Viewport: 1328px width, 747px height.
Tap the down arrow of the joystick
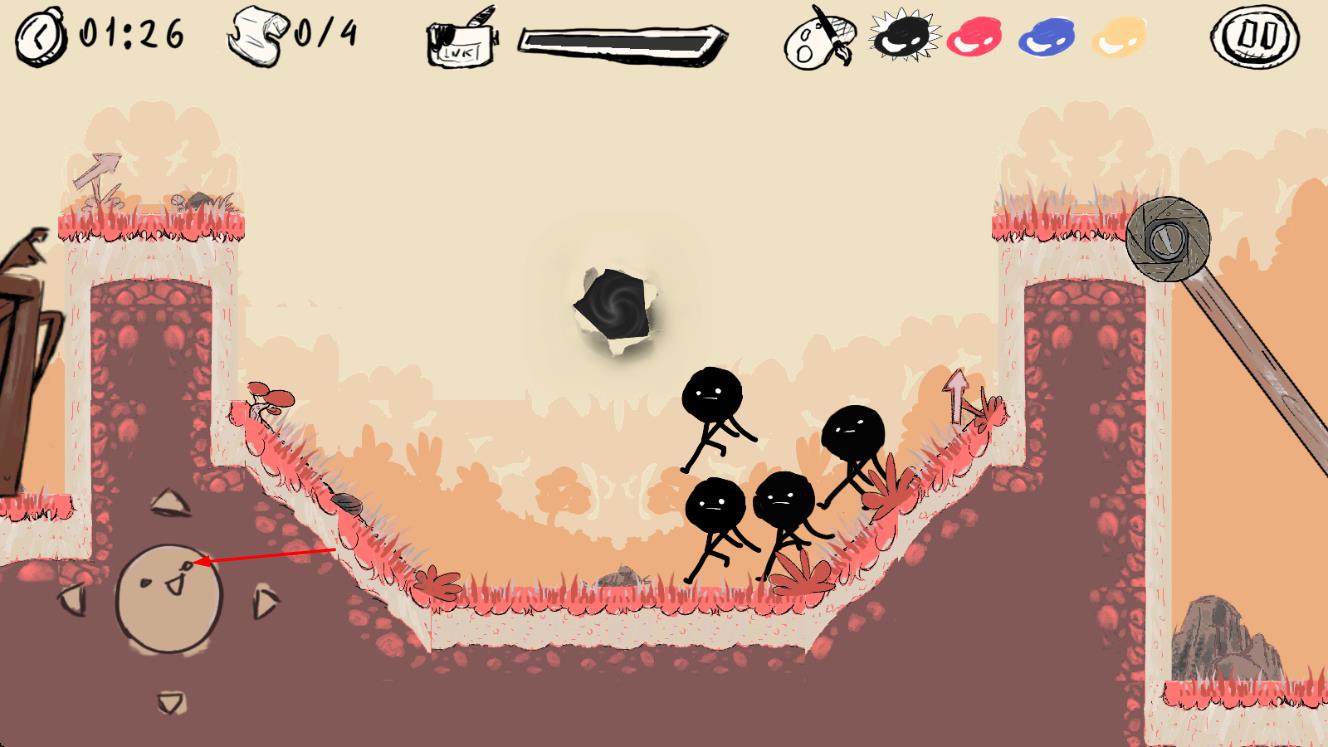pos(171,702)
